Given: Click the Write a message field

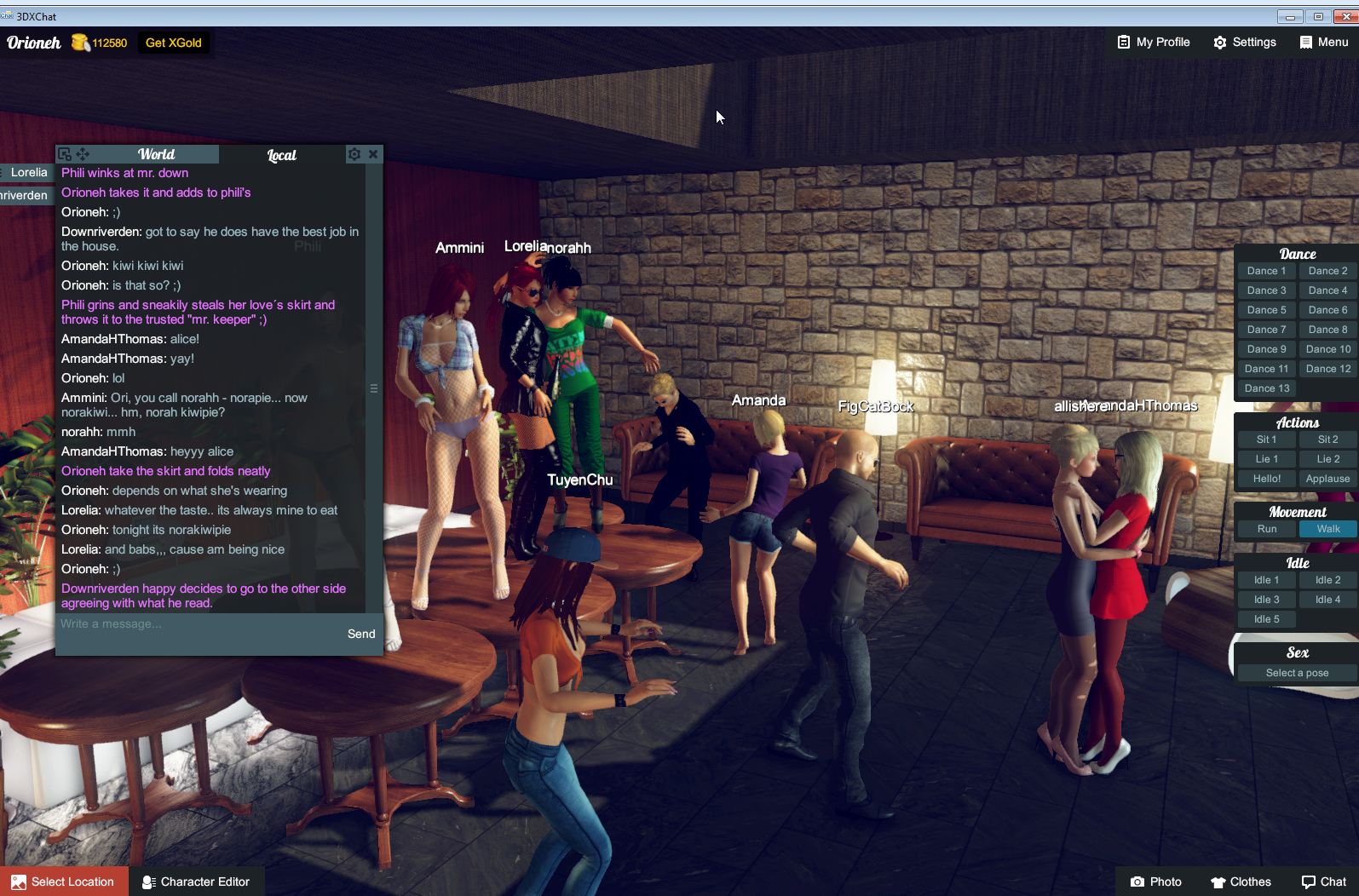Looking at the screenshot, I should (x=170, y=623).
